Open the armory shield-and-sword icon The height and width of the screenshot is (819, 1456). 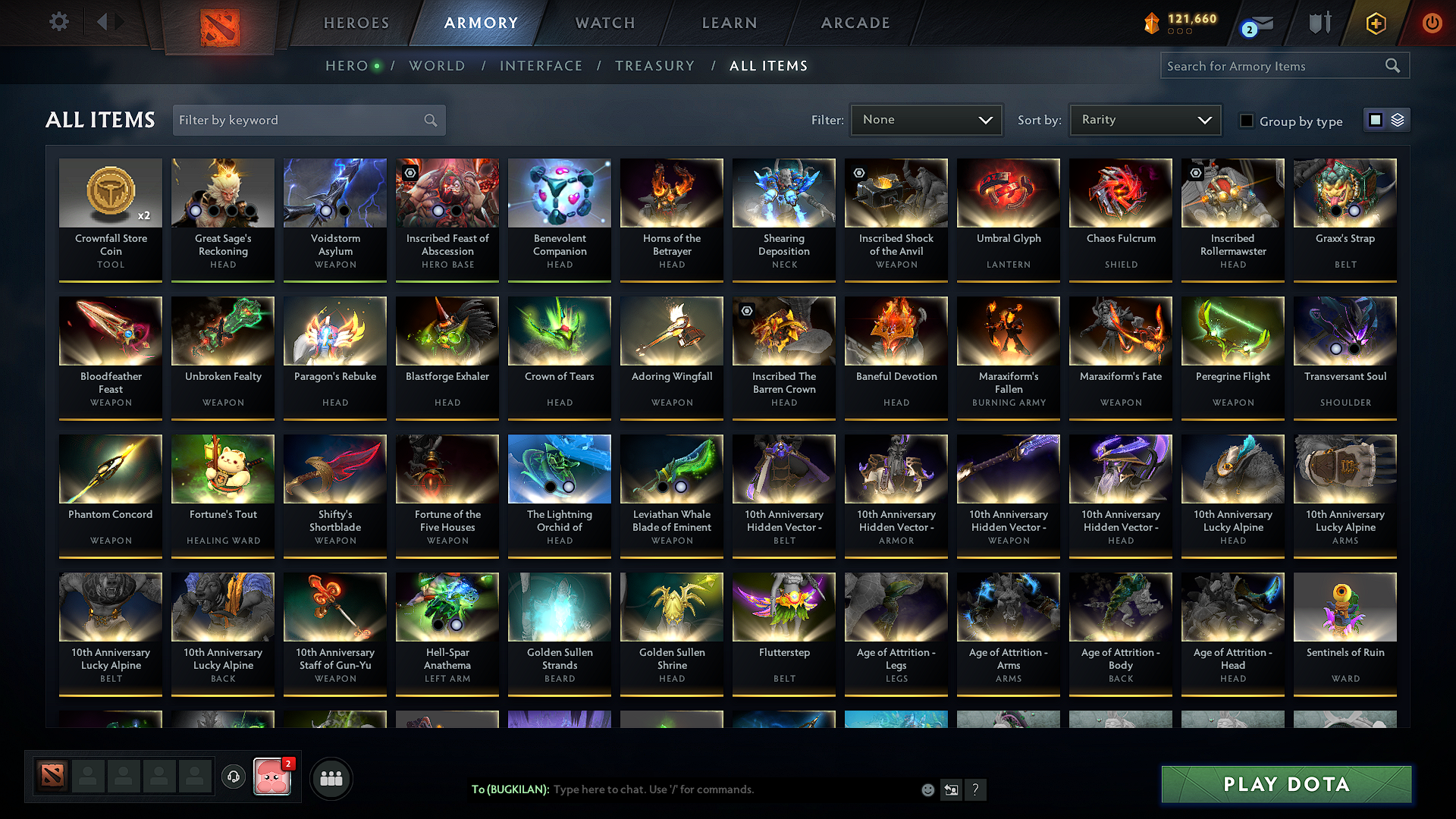(x=1319, y=23)
